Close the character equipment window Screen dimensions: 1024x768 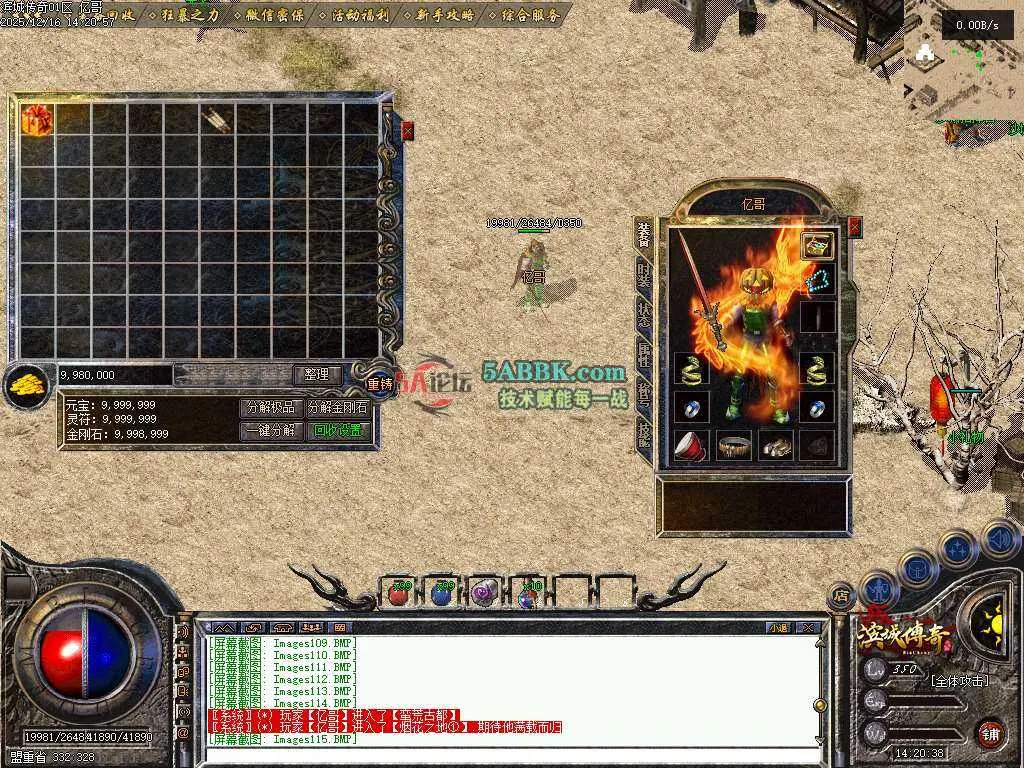pos(854,227)
